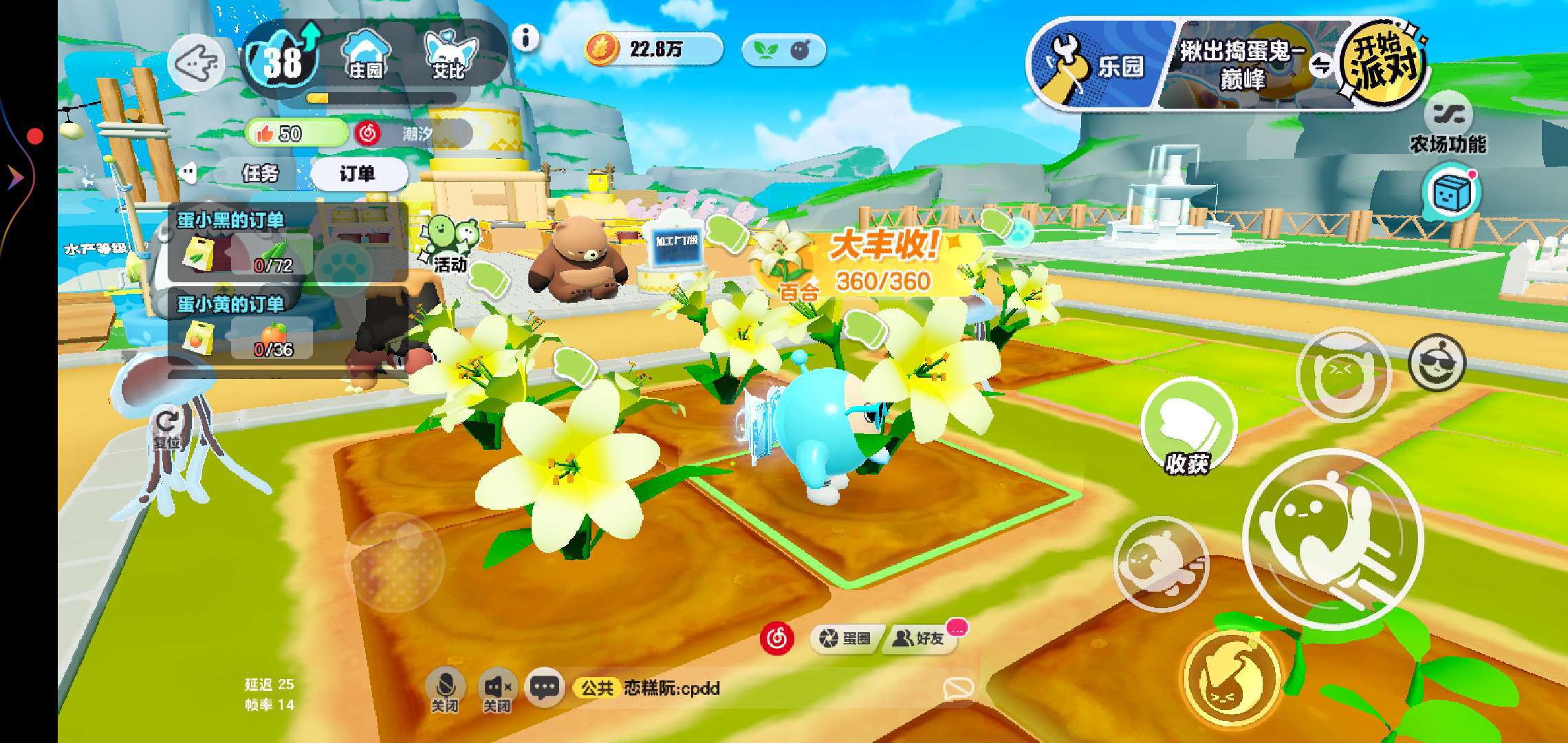Tap the back arrow button
The width and height of the screenshot is (1568, 743).
196,64
